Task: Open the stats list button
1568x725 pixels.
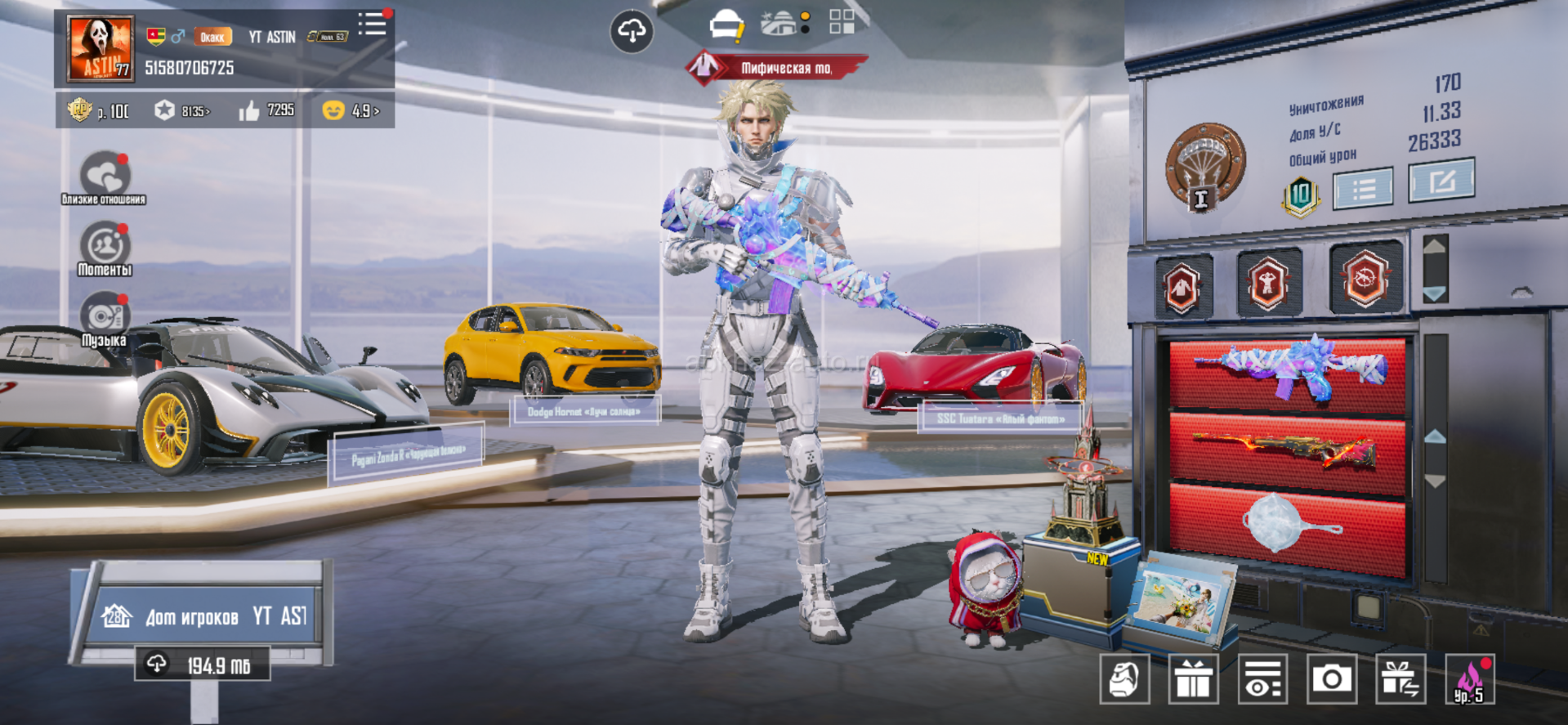Action: click(1363, 189)
